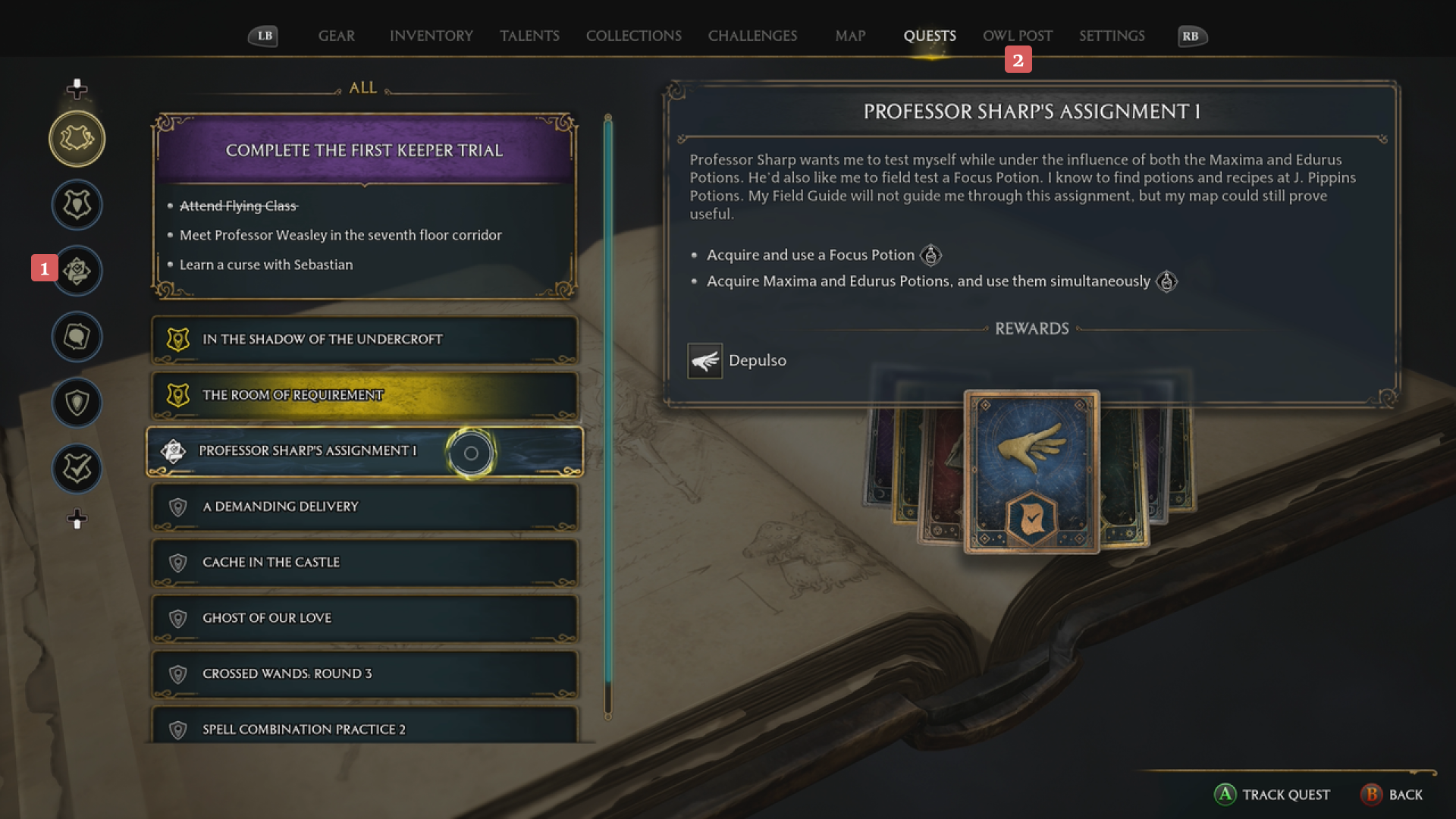Select the second quest category shield icon
Viewport: 1456px width, 819px height.
(77, 205)
